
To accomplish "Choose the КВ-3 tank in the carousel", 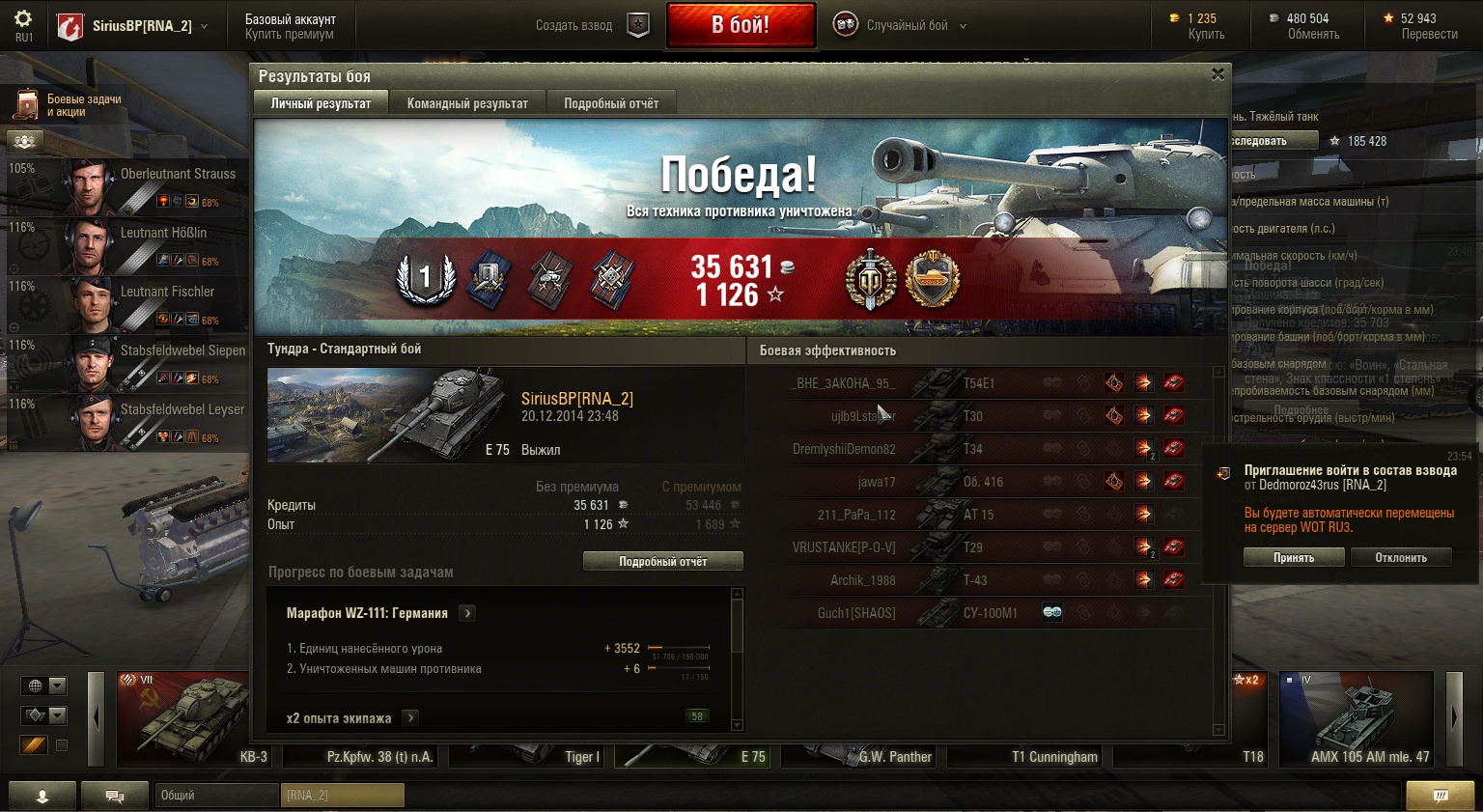I will (x=183, y=718).
